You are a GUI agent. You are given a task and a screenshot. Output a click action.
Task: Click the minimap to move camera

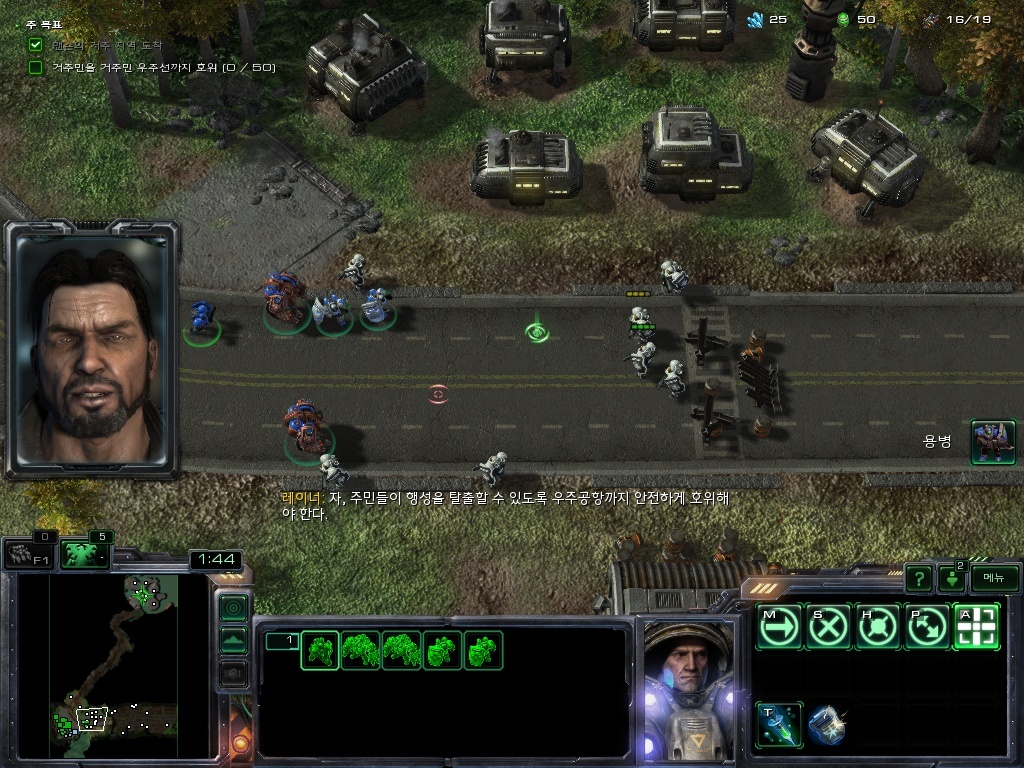point(98,665)
